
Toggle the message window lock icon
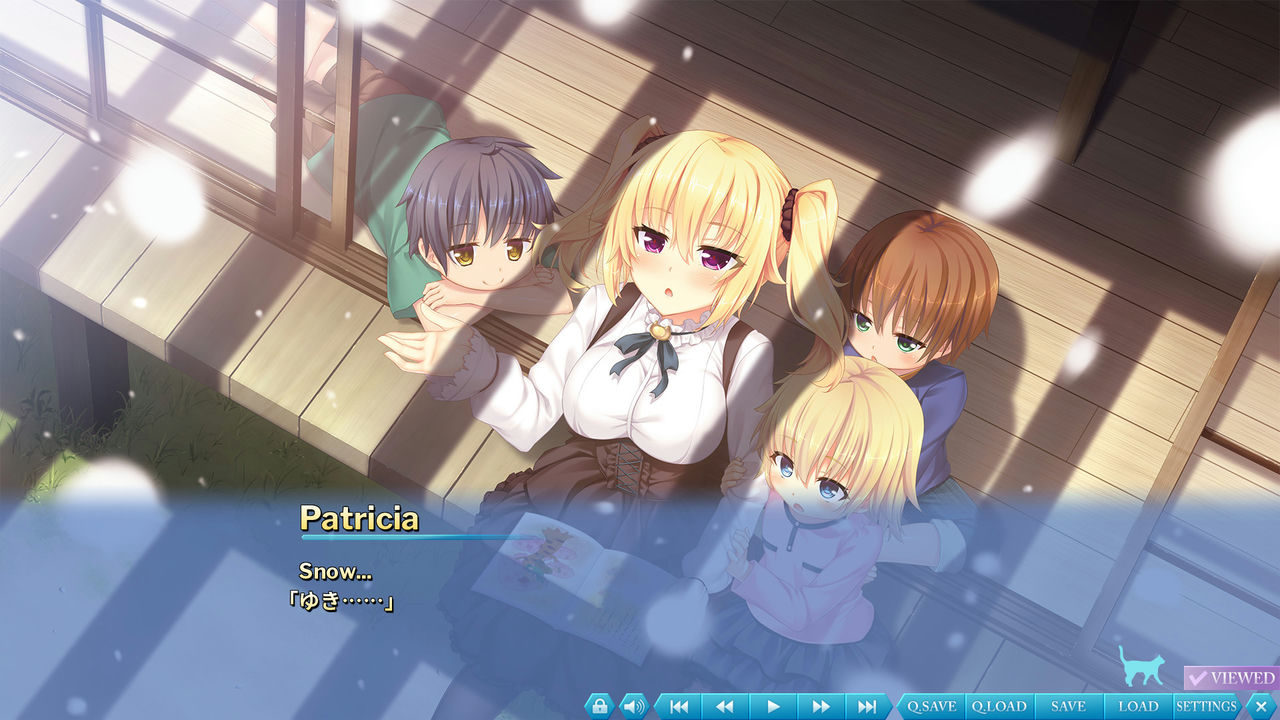pyautogui.click(x=599, y=706)
